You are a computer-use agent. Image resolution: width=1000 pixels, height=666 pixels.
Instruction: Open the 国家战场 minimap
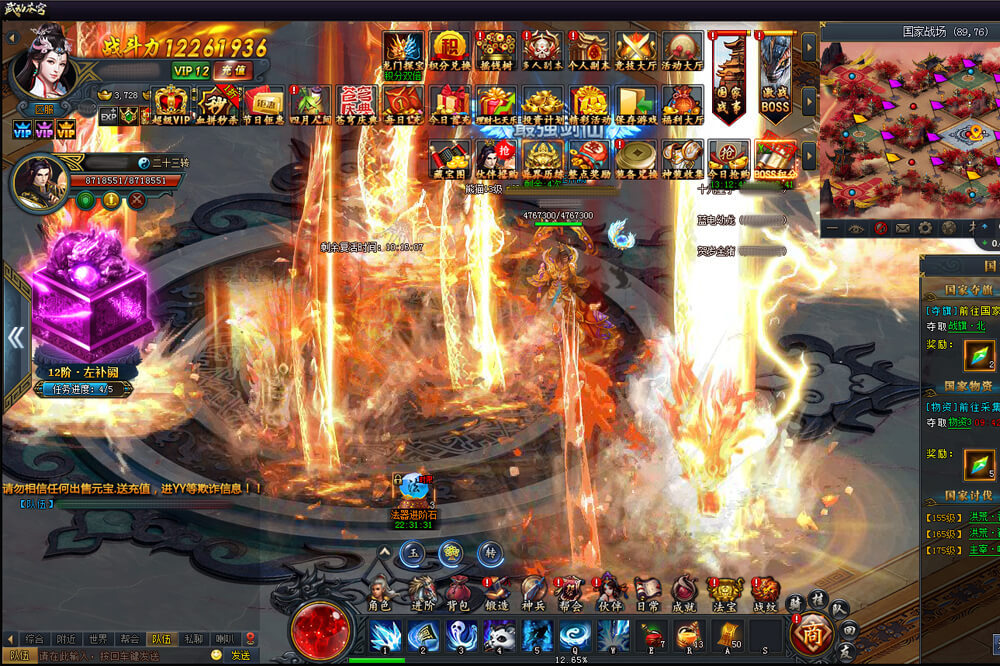pyautogui.click(x=908, y=130)
